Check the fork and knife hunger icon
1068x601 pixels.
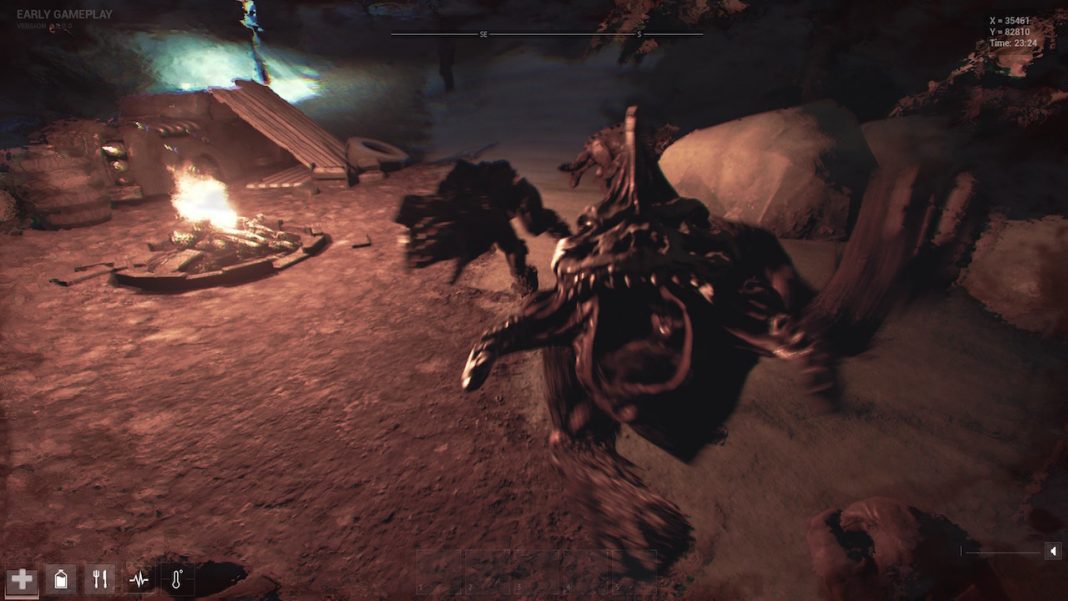[x=99, y=579]
